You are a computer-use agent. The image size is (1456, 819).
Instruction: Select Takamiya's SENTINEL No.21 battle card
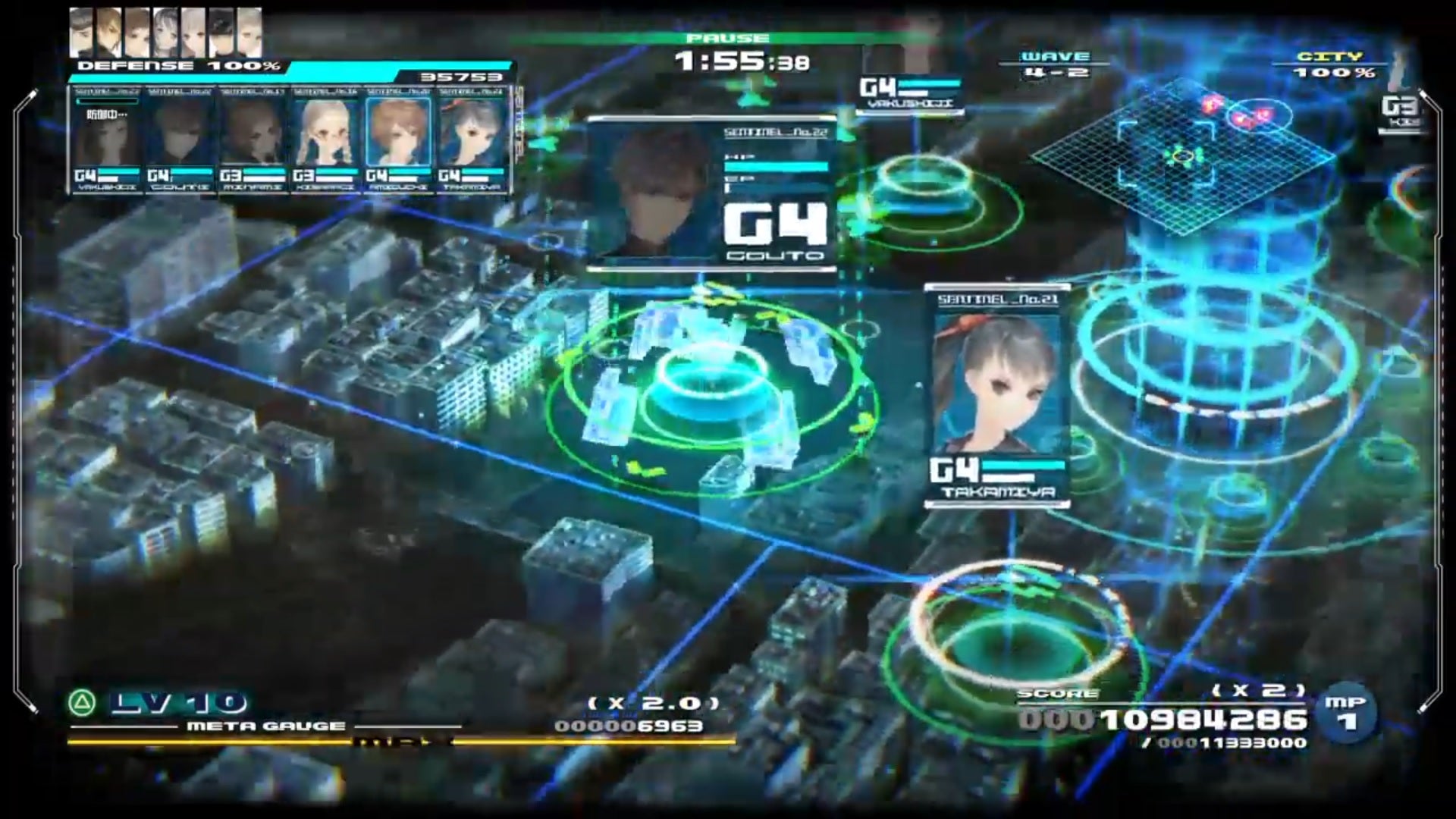click(997, 394)
